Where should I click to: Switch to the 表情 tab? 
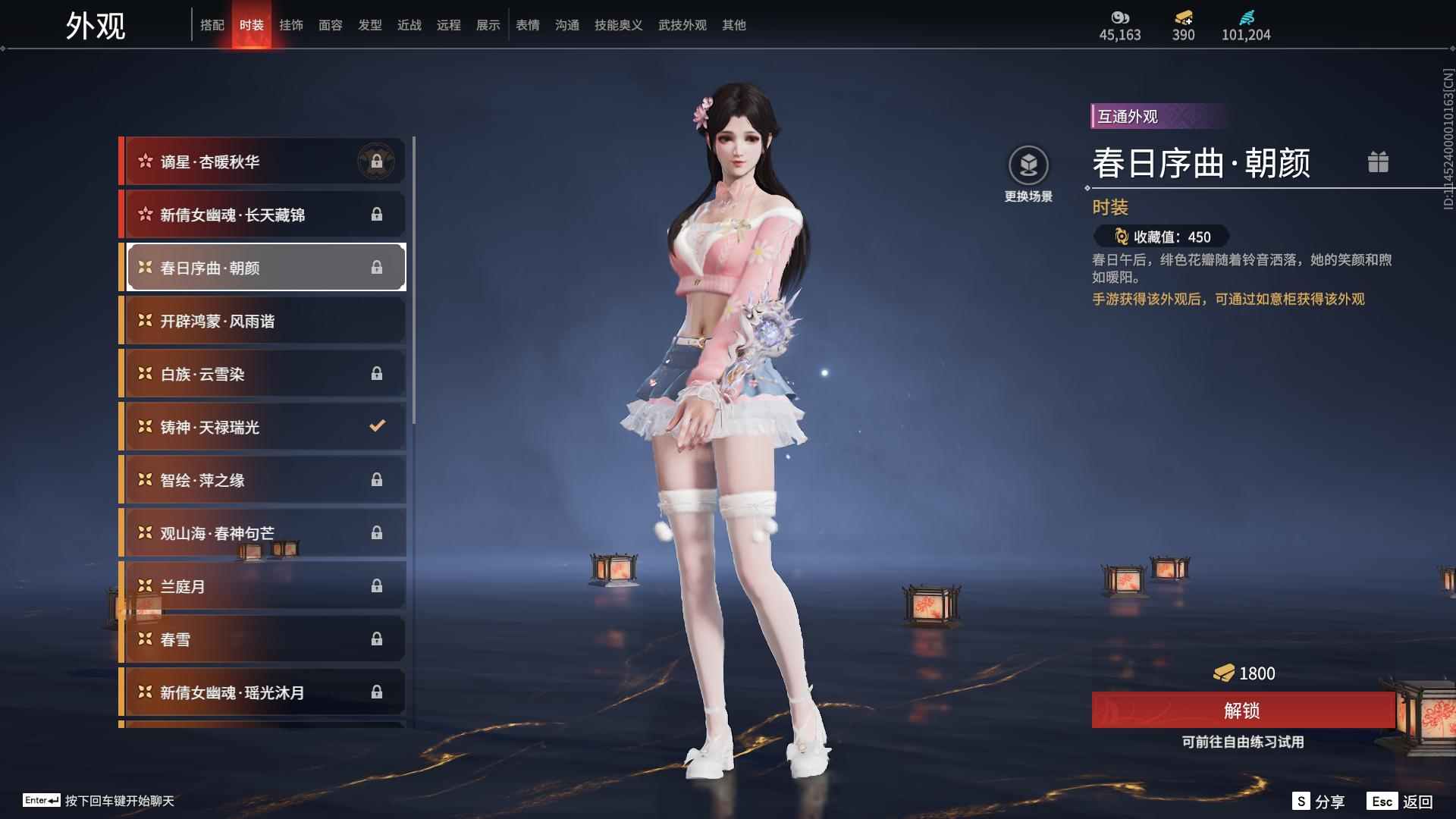[x=527, y=24]
